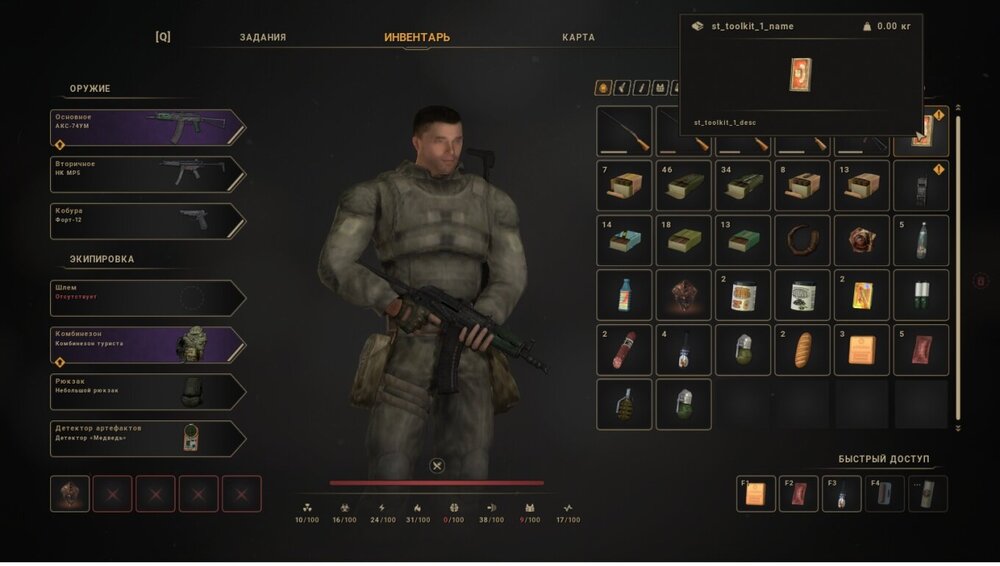The height and width of the screenshot is (566, 1000).
Task: Click the first inventory category filter icon
Action: point(603,88)
